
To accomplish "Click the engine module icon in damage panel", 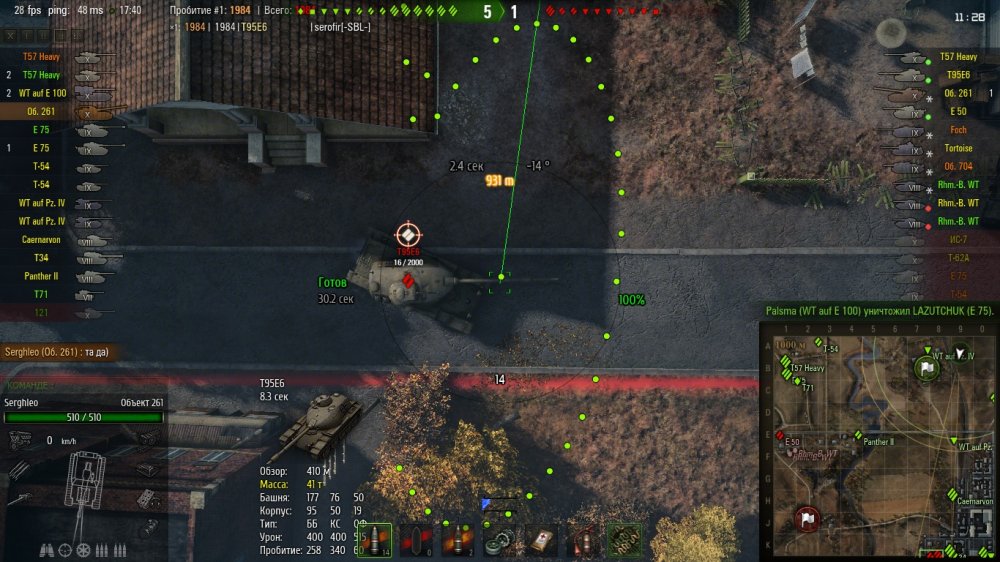I will pos(20,438).
